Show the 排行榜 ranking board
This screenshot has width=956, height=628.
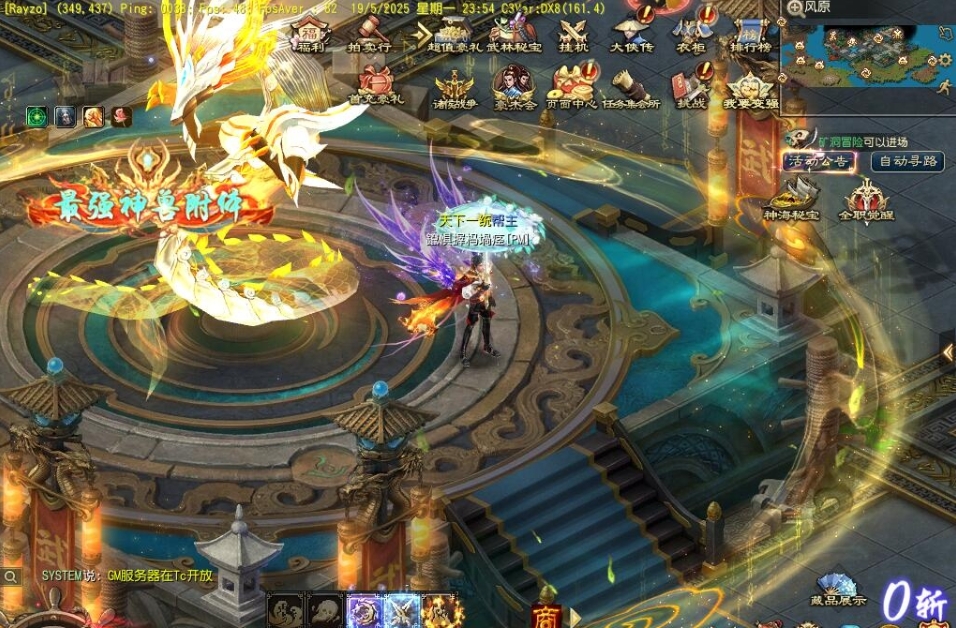click(750, 33)
